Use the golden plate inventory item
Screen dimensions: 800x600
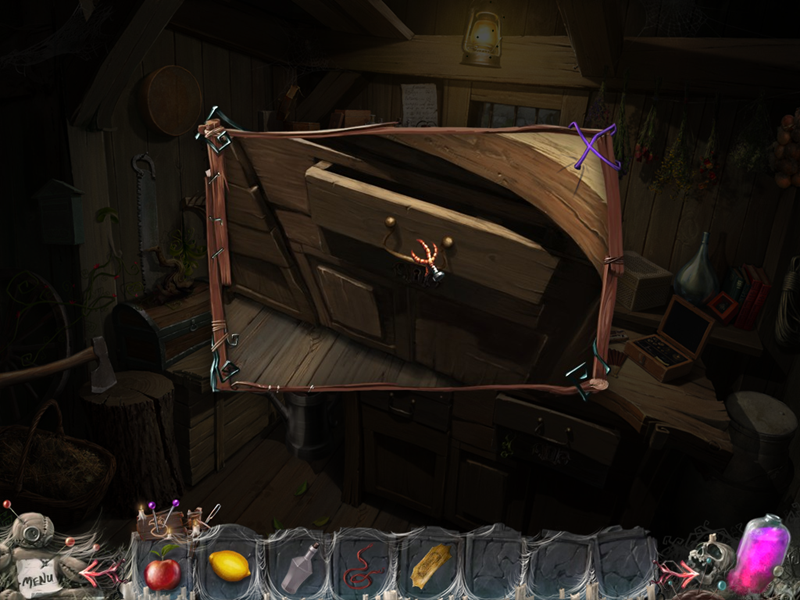[x=430, y=566]
